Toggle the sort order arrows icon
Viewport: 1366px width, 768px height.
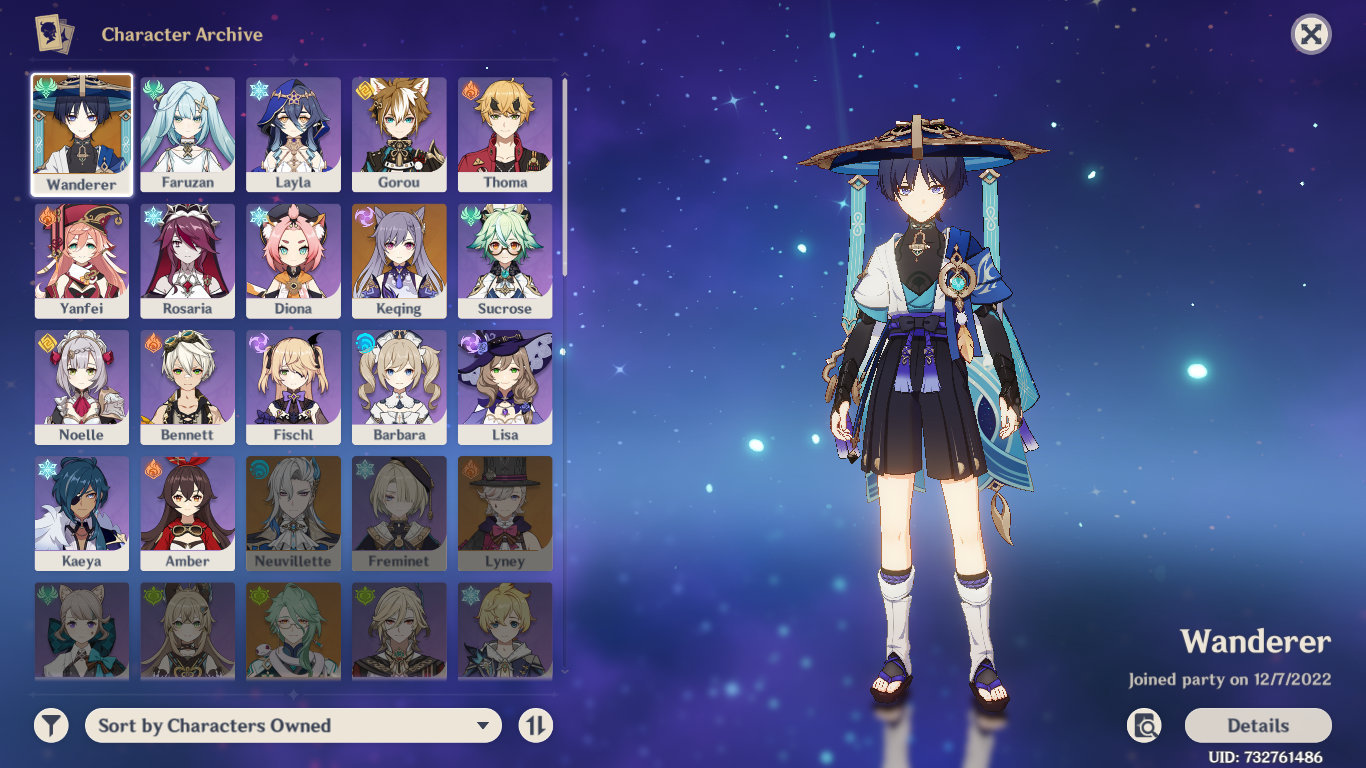(535, 725)
